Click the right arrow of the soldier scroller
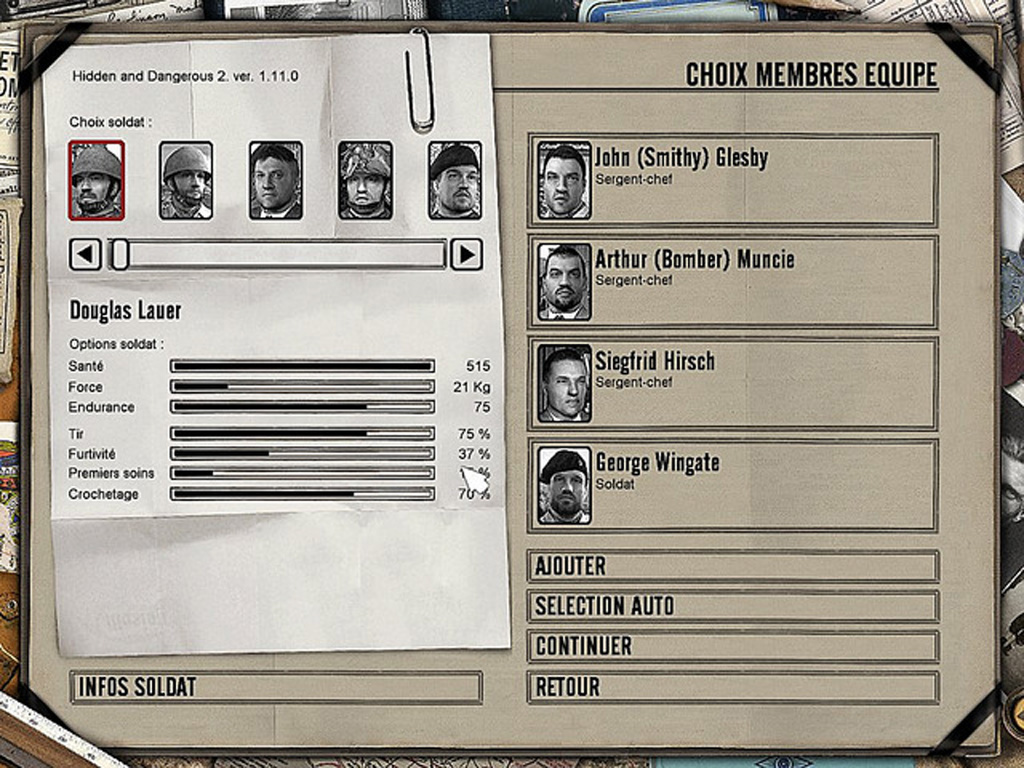Screen dimensions: 1024x768 [x=466, y=254]
